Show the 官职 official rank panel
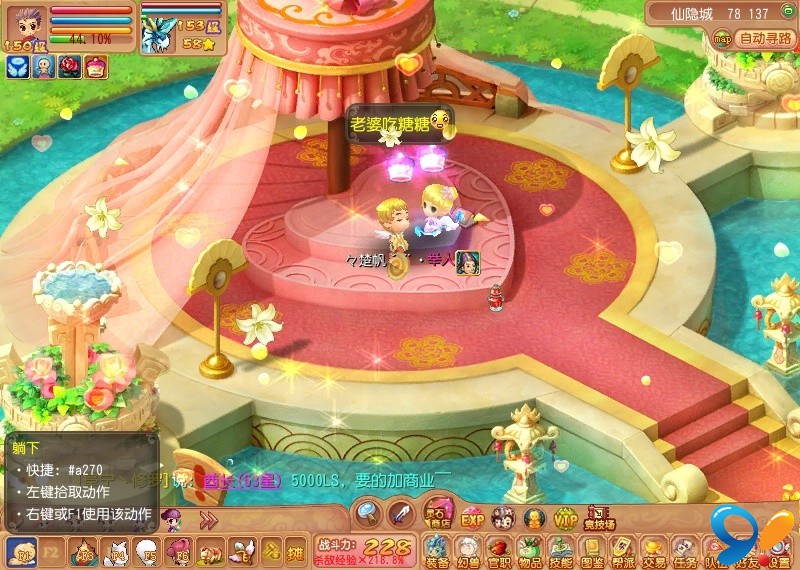This screenshot has height=570, width=800. coord(499,550)
